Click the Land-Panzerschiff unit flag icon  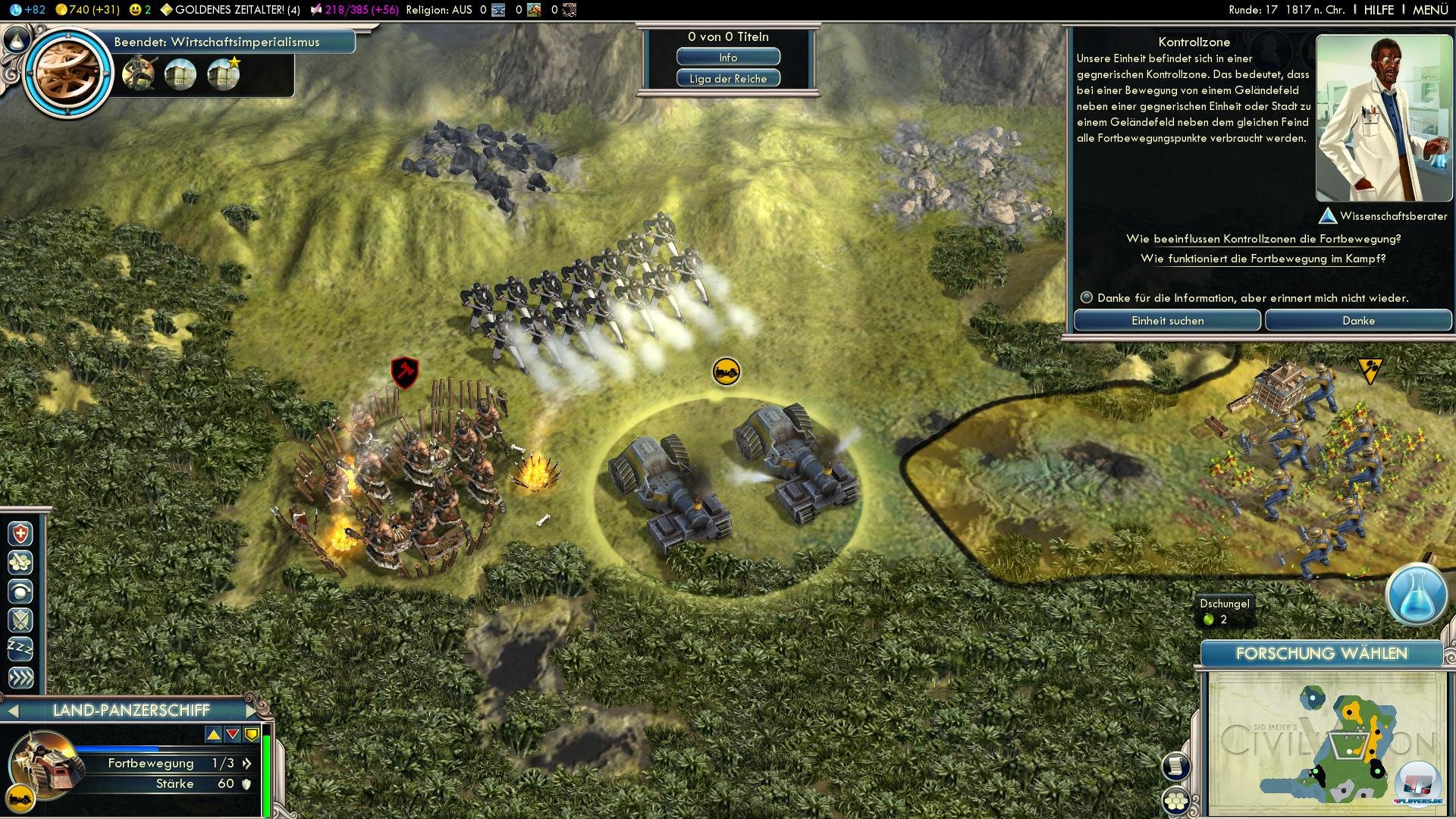pyautogui.click(x=726, y=372)
